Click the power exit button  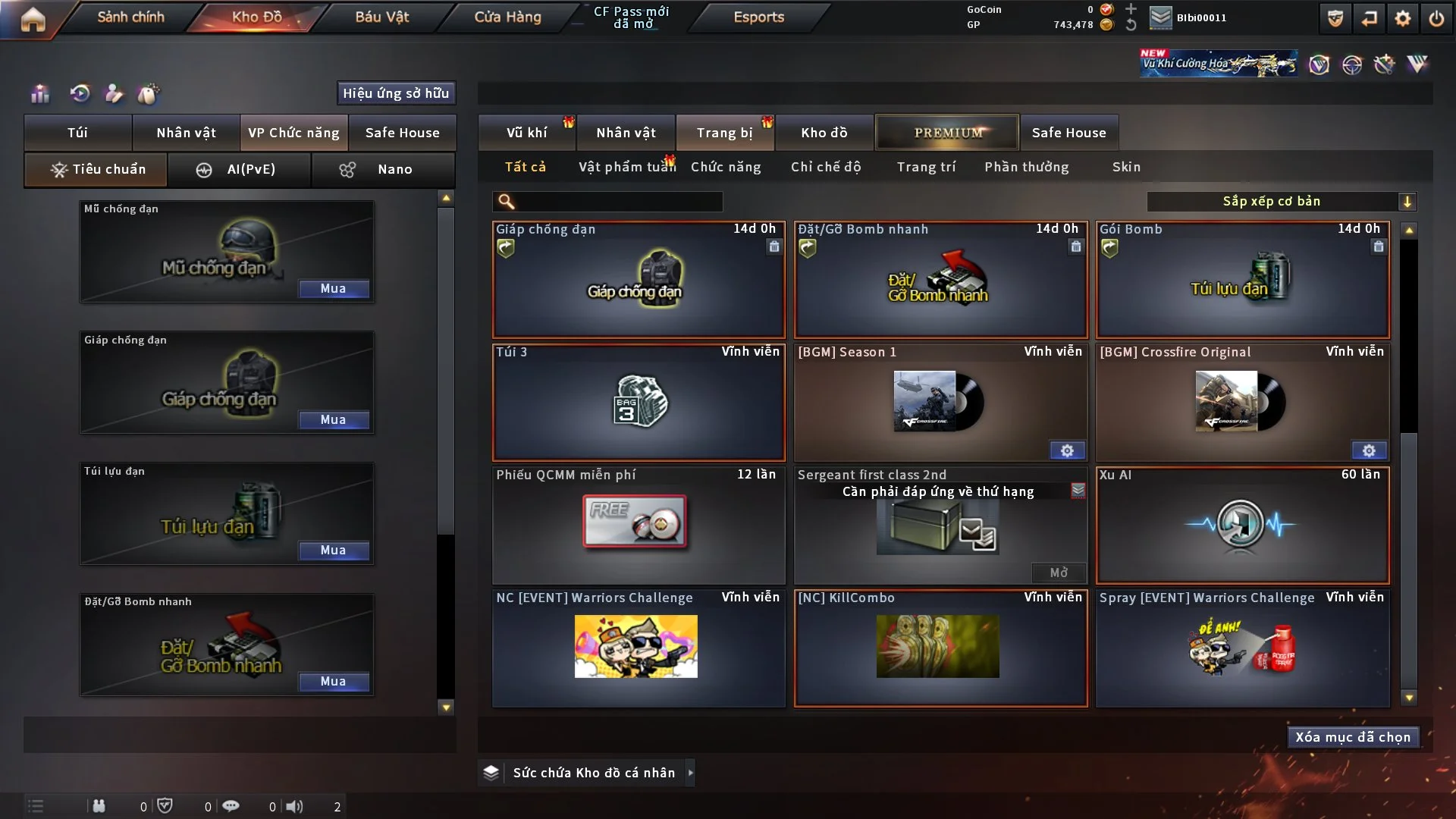click(1436, 18)
